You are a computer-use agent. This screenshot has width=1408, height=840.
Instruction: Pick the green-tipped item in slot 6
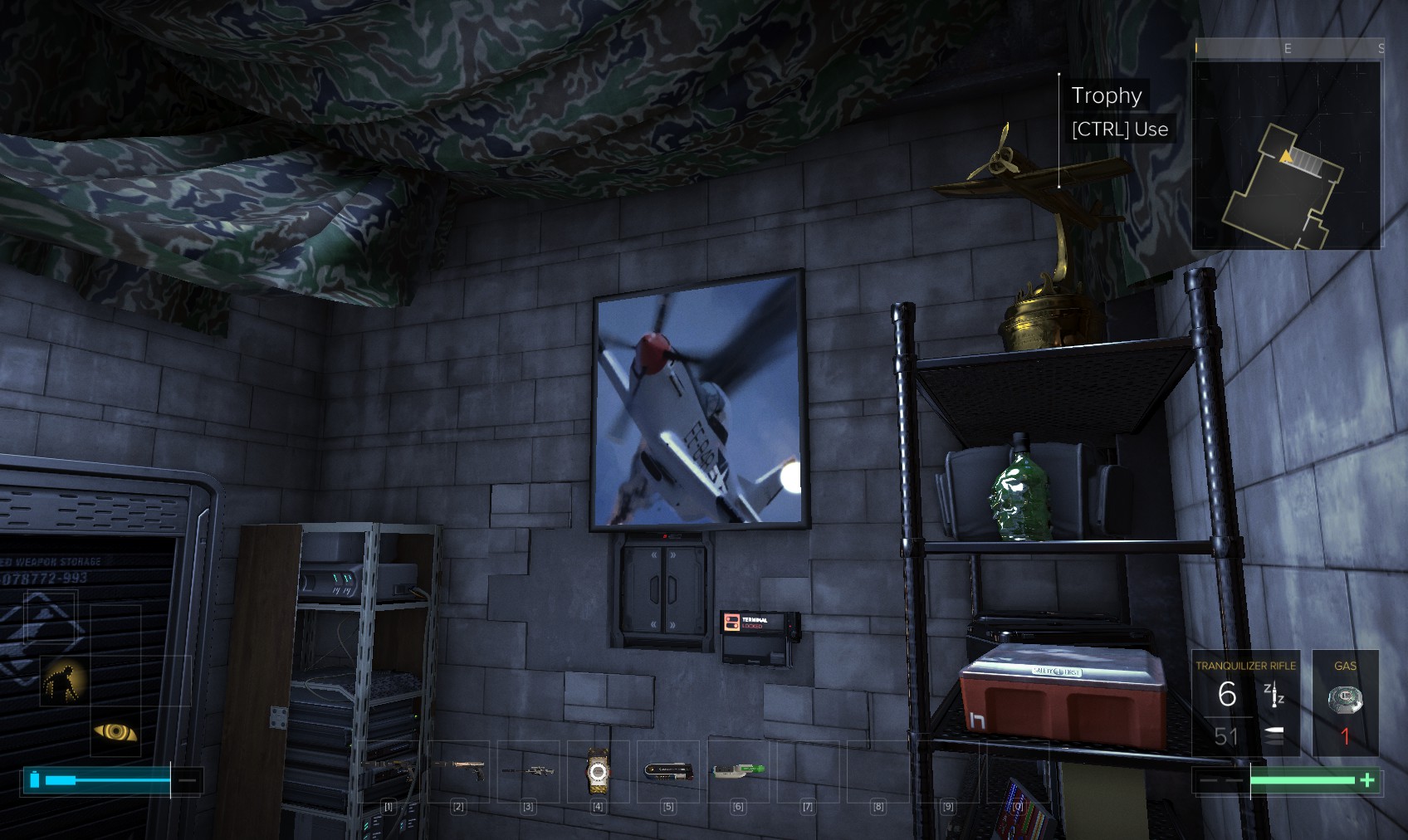(738, 771)
